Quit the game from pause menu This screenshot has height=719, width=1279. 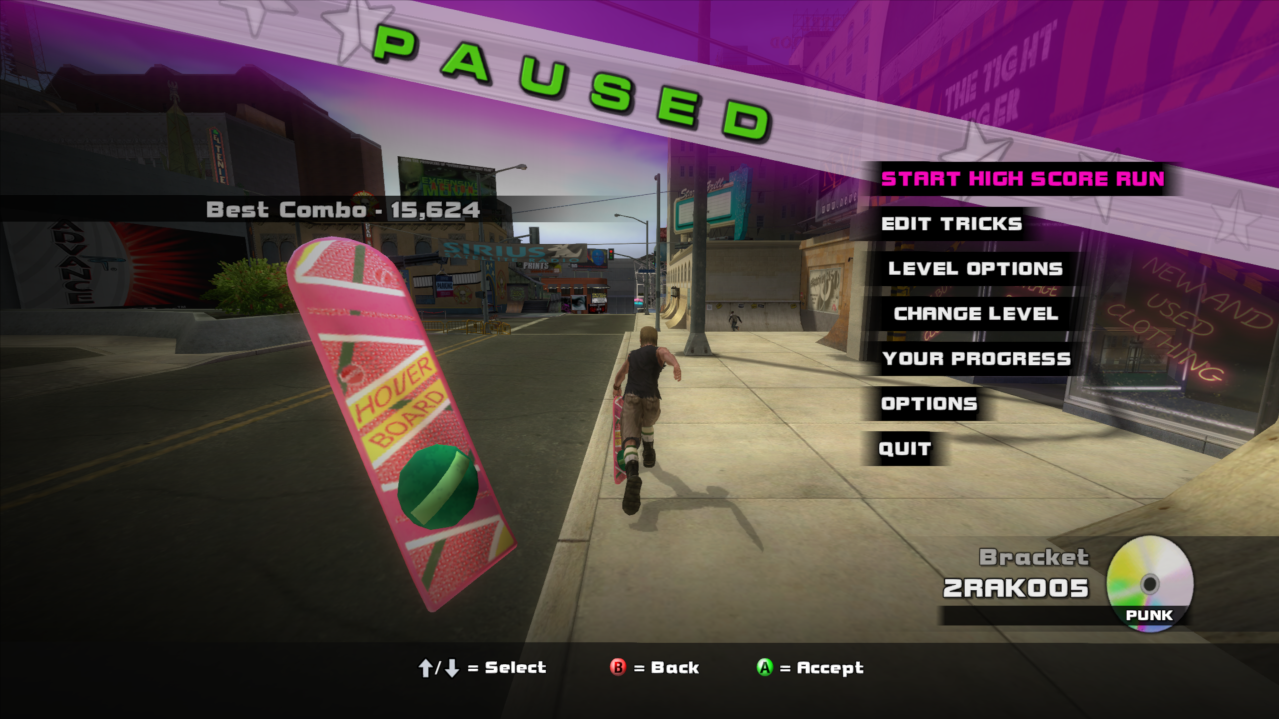pyautogui.click(x=905, y=449)
